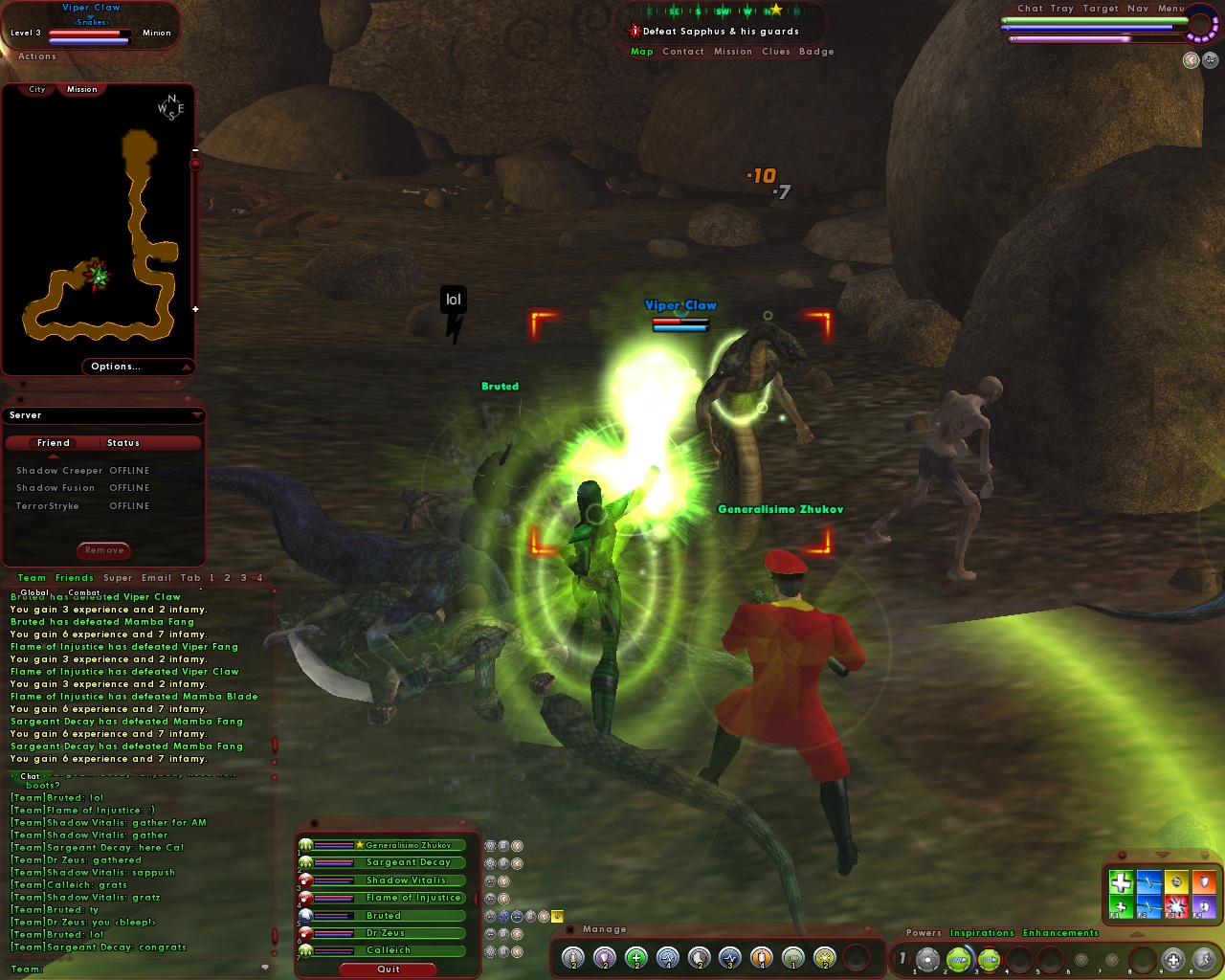
Task: Click Generalisimo Zhukov's archetype icon in the team list
Action: 305,845
